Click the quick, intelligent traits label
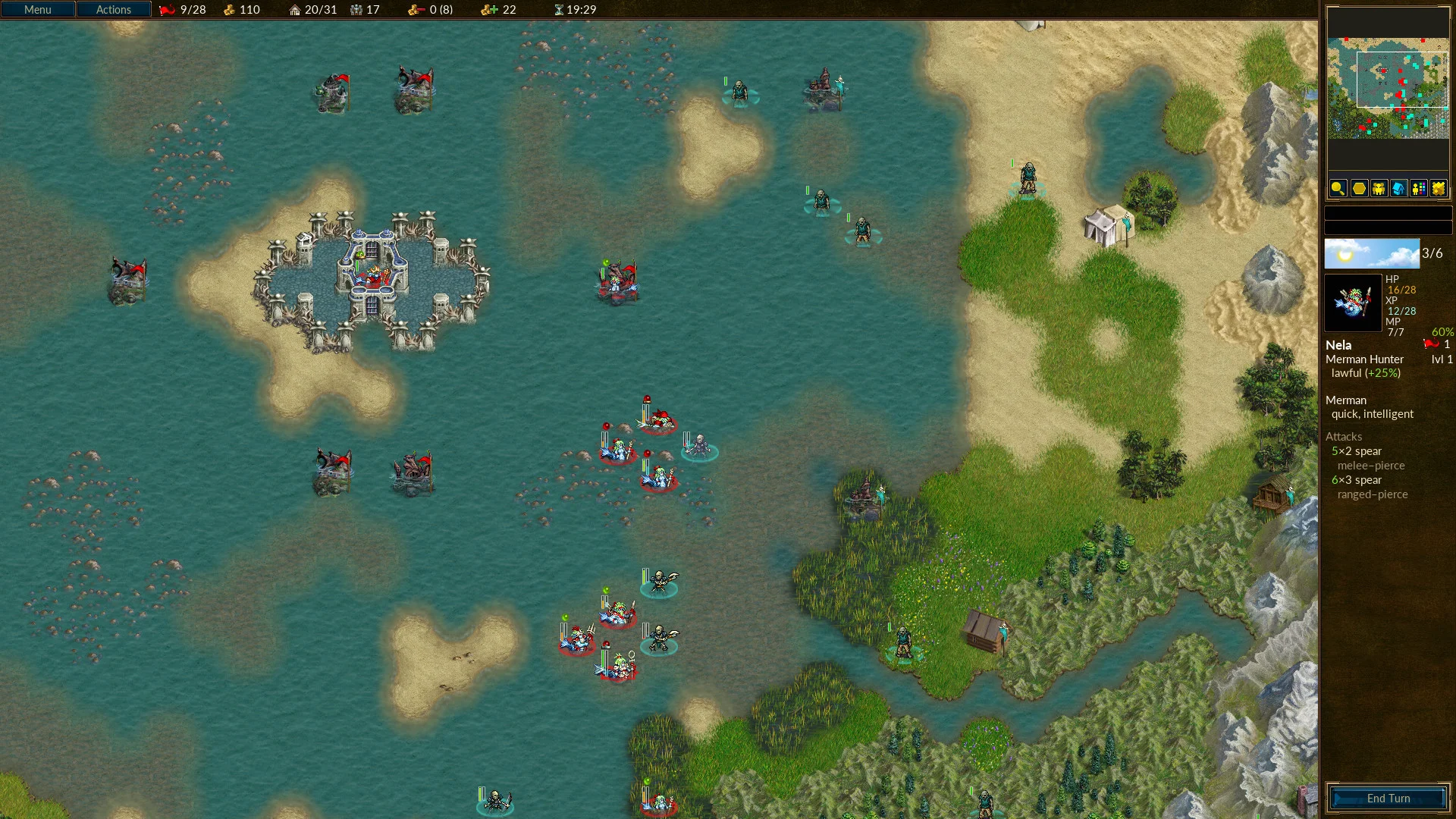 [x=1372, y=414]
